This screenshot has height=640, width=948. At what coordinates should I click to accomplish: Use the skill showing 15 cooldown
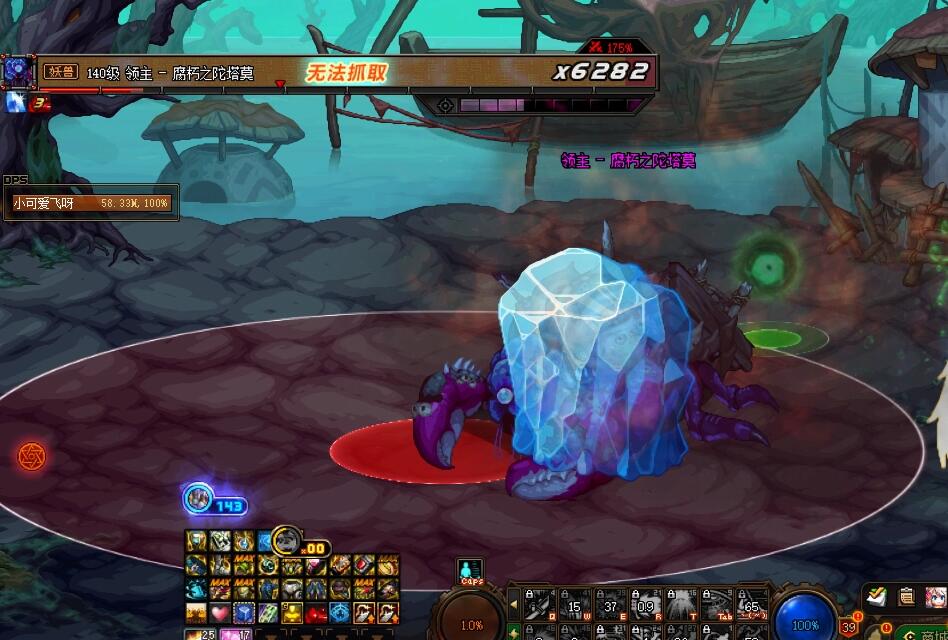pyautogui.click(x=574, y=604)
